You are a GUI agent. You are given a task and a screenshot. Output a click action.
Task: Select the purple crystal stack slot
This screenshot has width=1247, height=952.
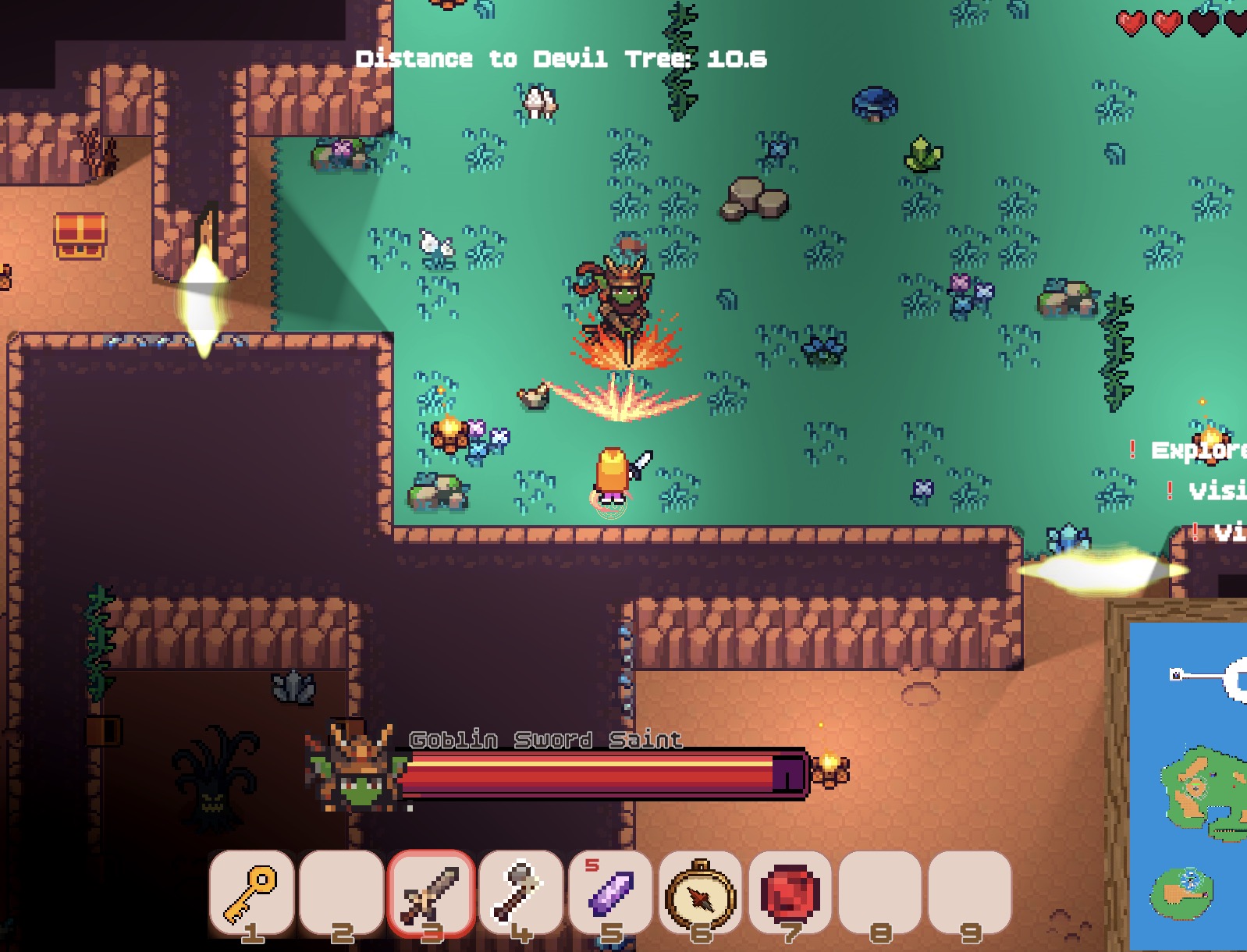[x=610, y=893]
